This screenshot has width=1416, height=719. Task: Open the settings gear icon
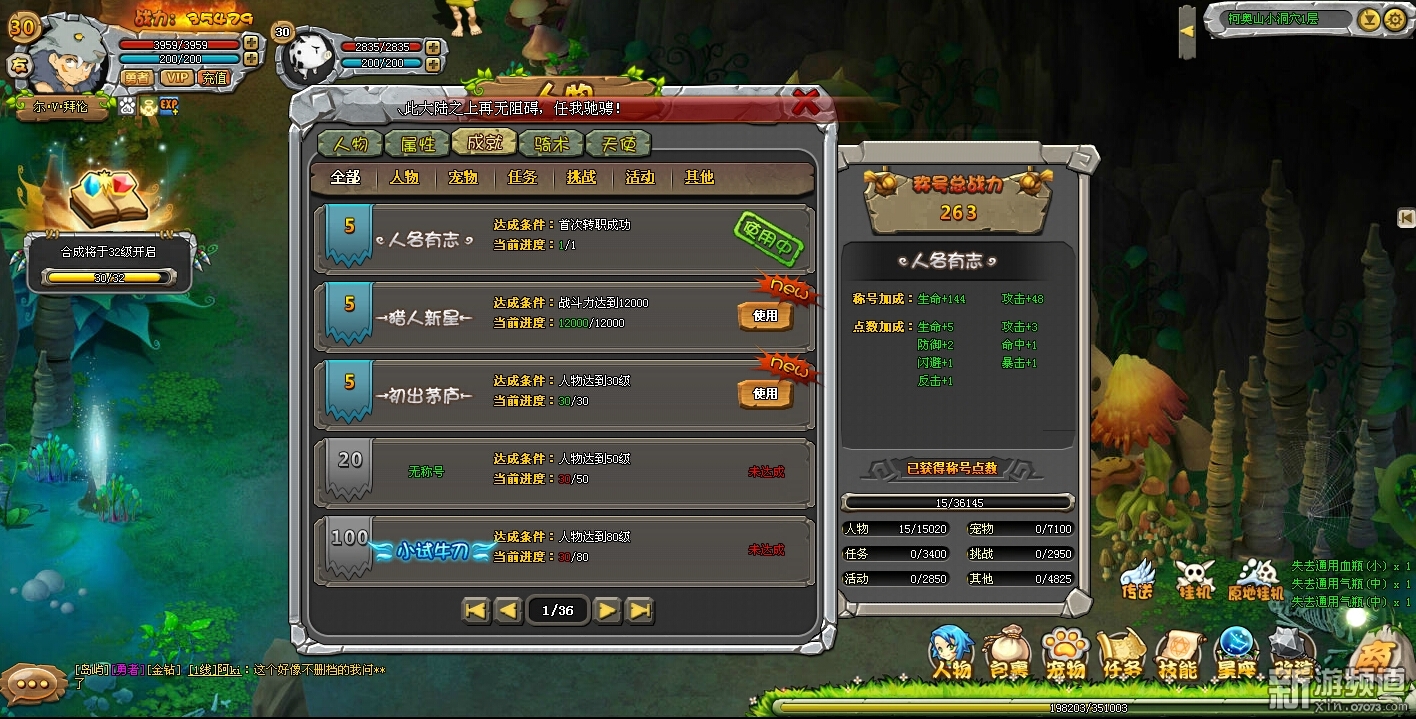pos(1395,19)
